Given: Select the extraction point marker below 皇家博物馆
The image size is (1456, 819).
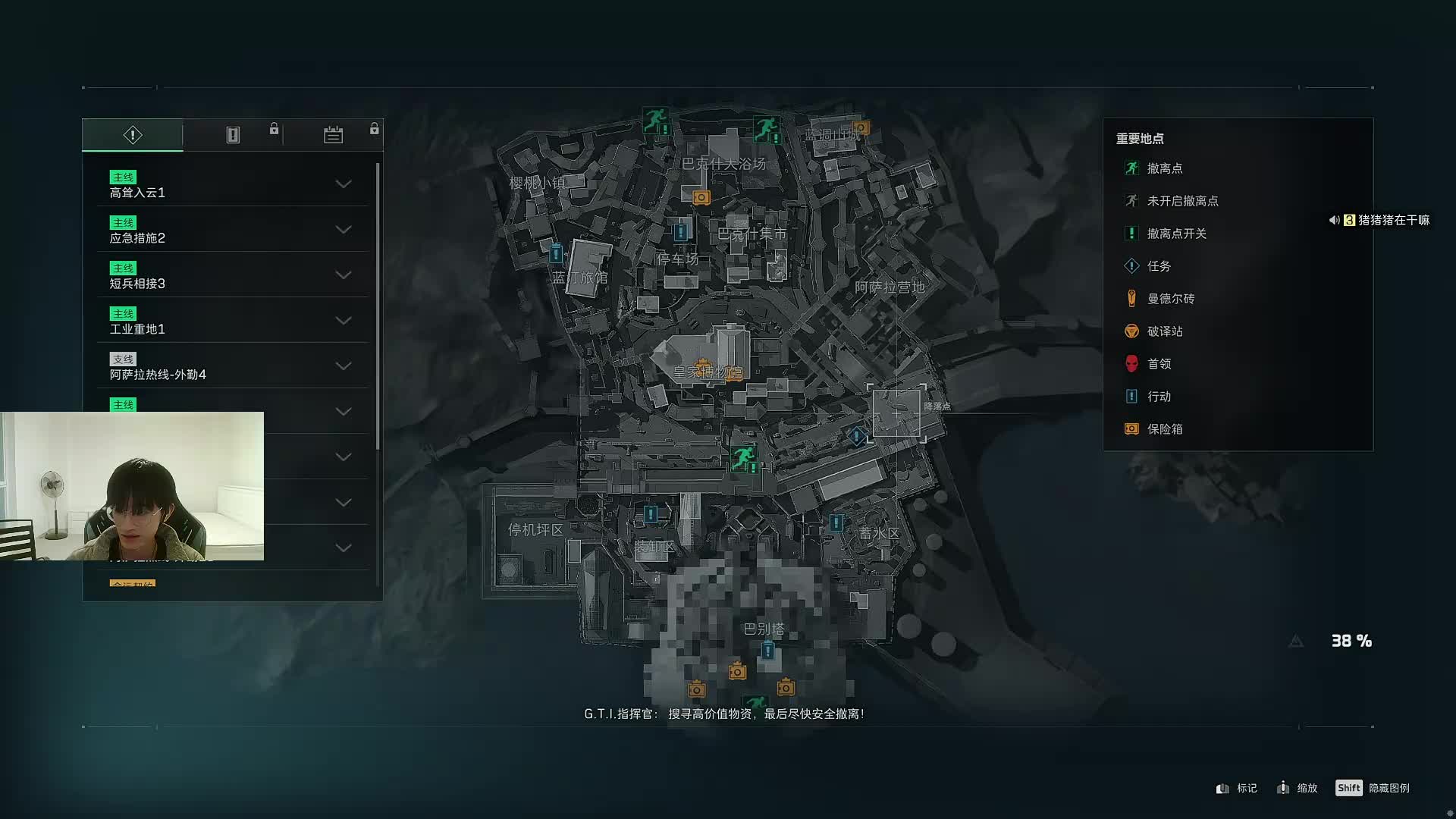Looking at the screenshot, I should click(742, 457).
